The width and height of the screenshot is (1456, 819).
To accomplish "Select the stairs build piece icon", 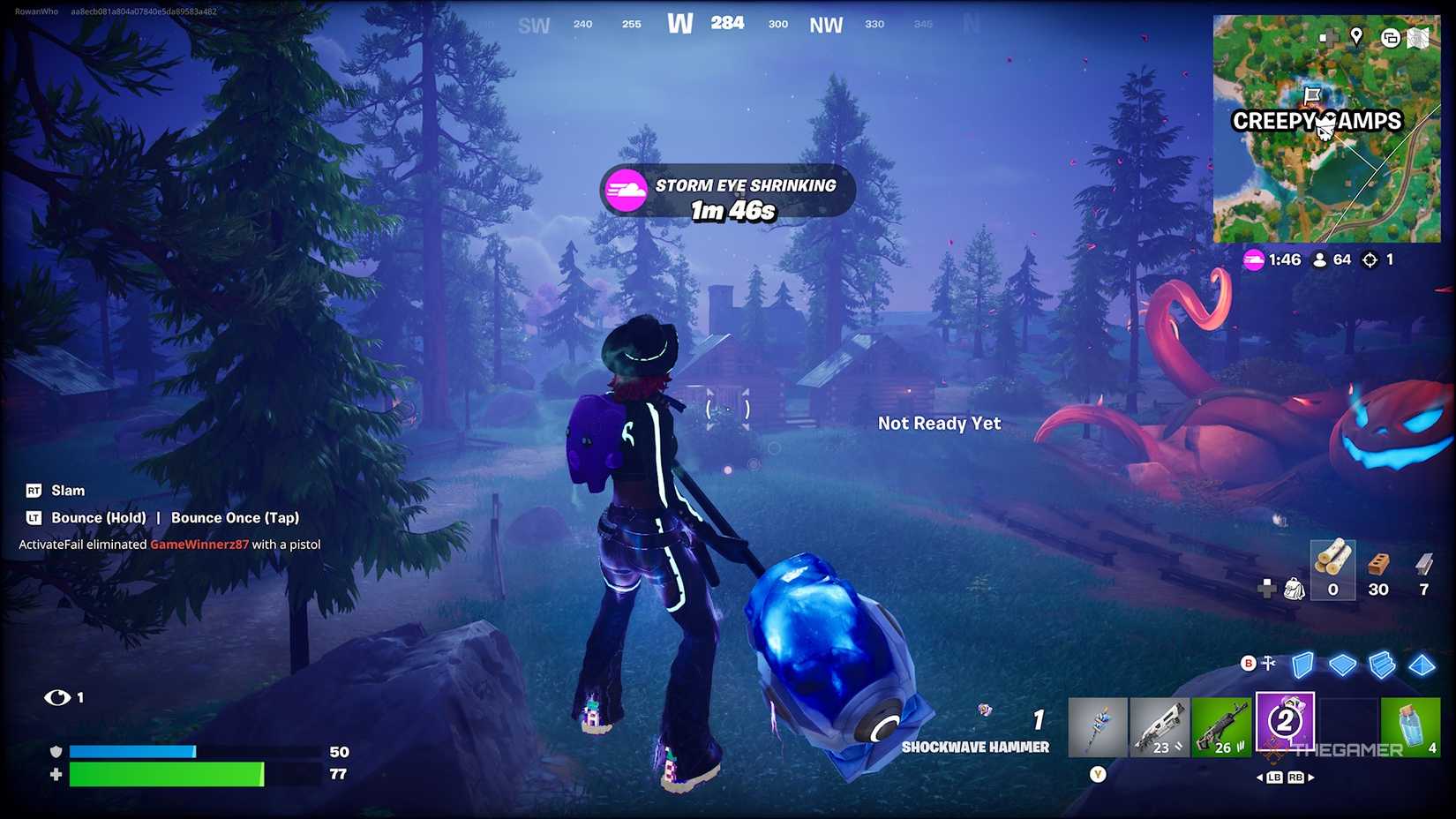I will coord(1381,665).
